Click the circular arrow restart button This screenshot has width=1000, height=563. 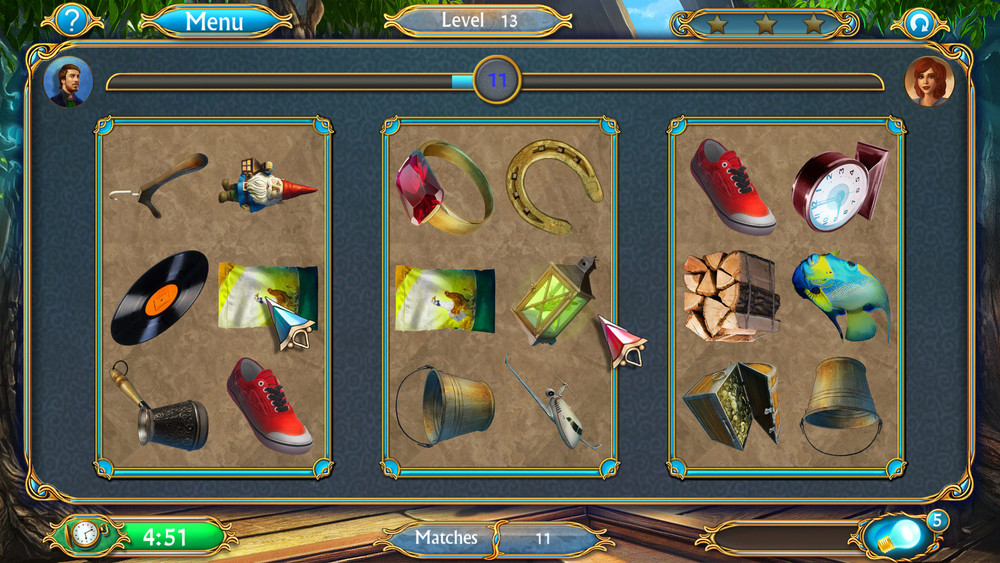(918, 21)
